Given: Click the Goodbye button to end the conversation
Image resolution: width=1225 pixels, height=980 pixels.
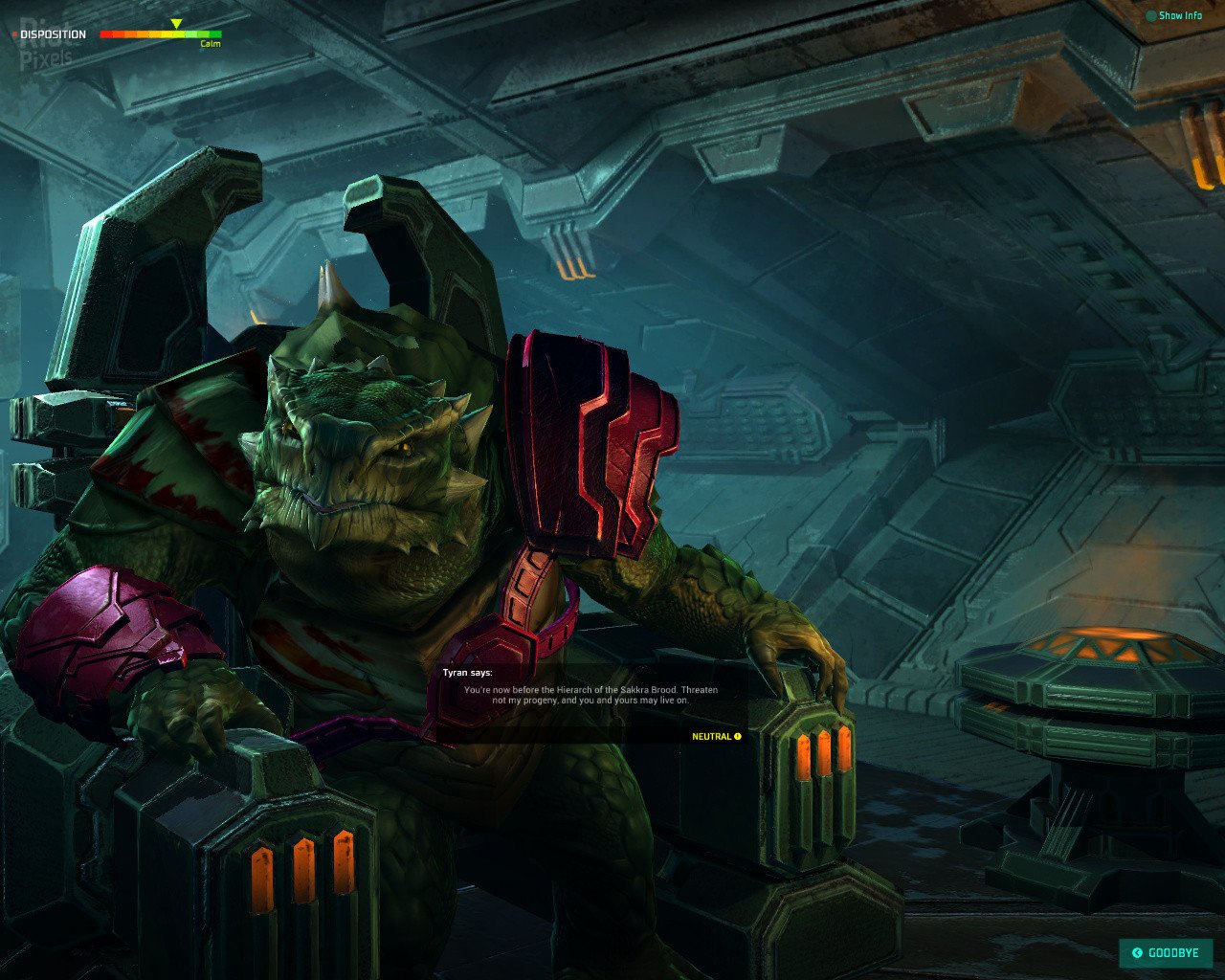Looking at the screenshot, I should tap(1166, 953).
